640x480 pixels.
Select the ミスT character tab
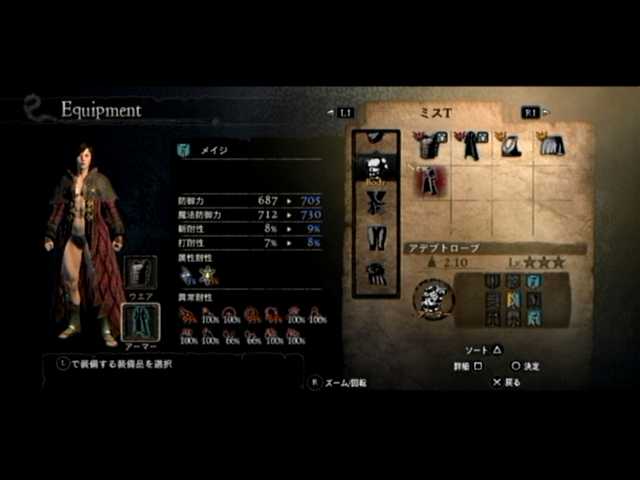tap(436, 113)
